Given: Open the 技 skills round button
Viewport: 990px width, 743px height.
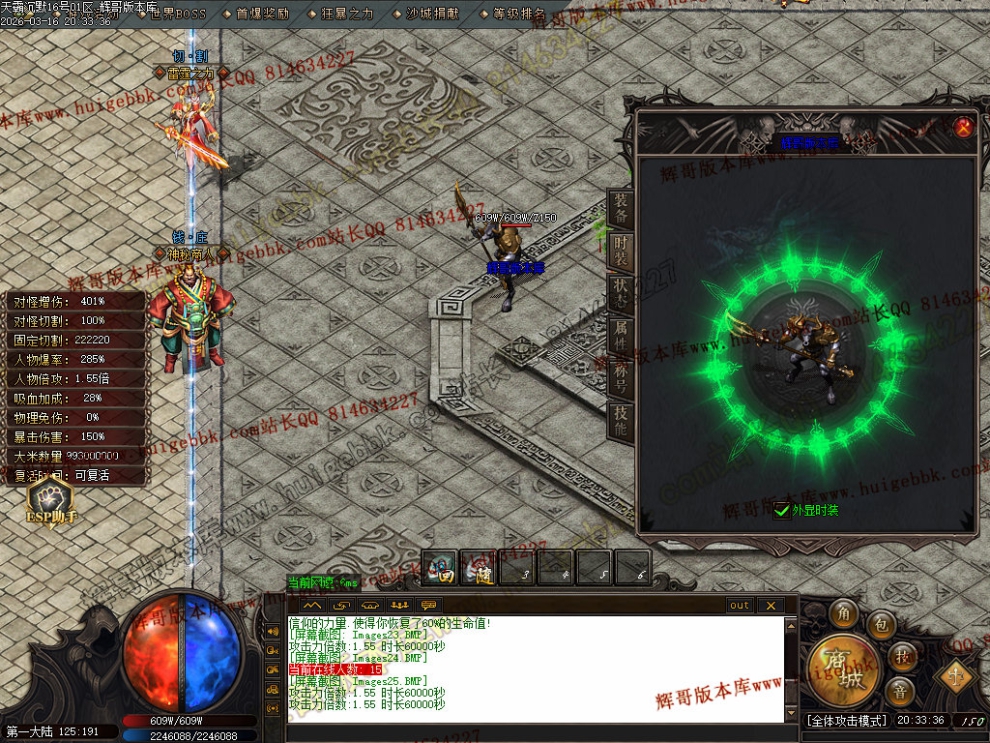Looking at the screenshot, I should 903,656.
